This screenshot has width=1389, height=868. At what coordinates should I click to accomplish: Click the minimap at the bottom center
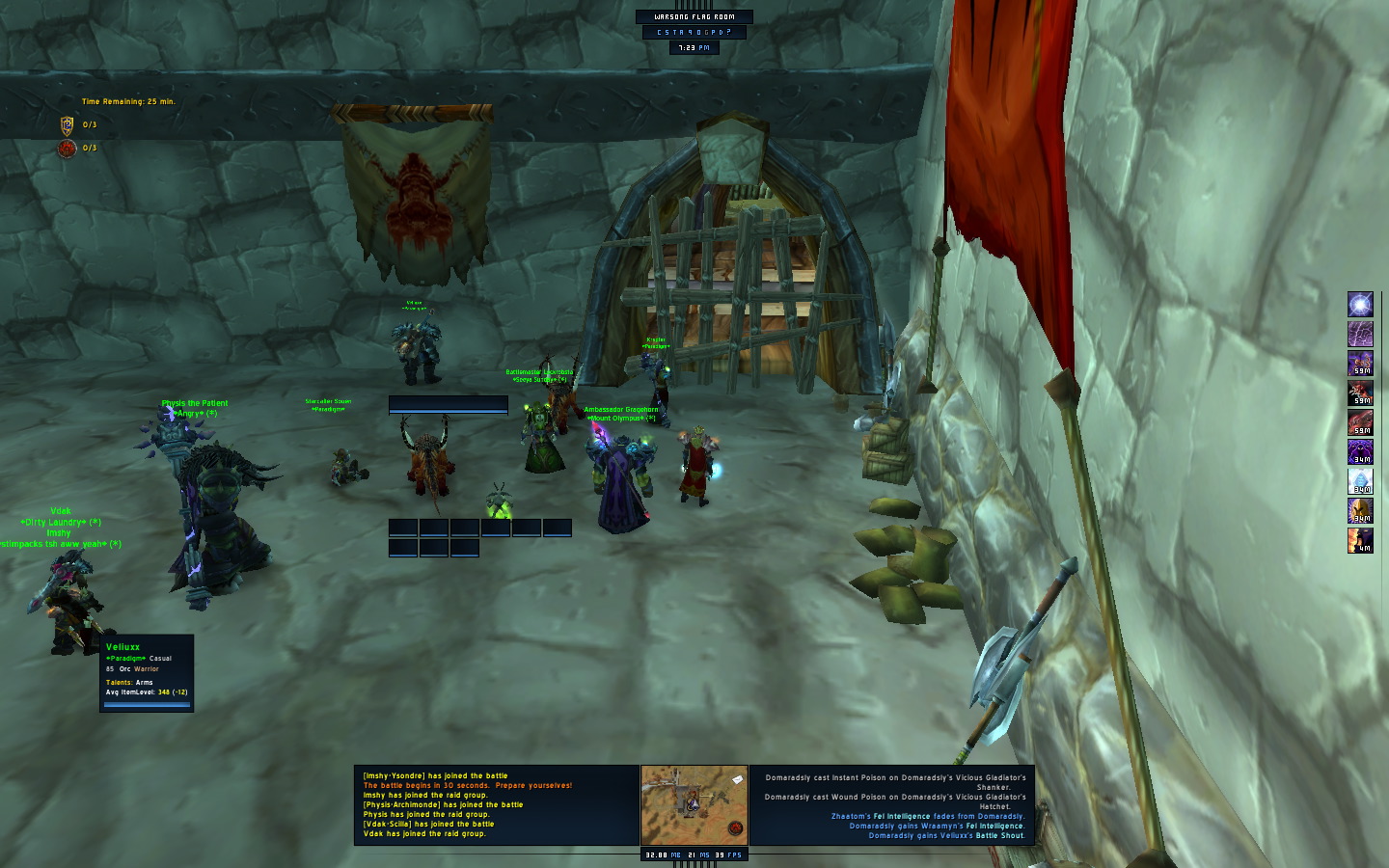pyautogui.click(x=694, y=805)
